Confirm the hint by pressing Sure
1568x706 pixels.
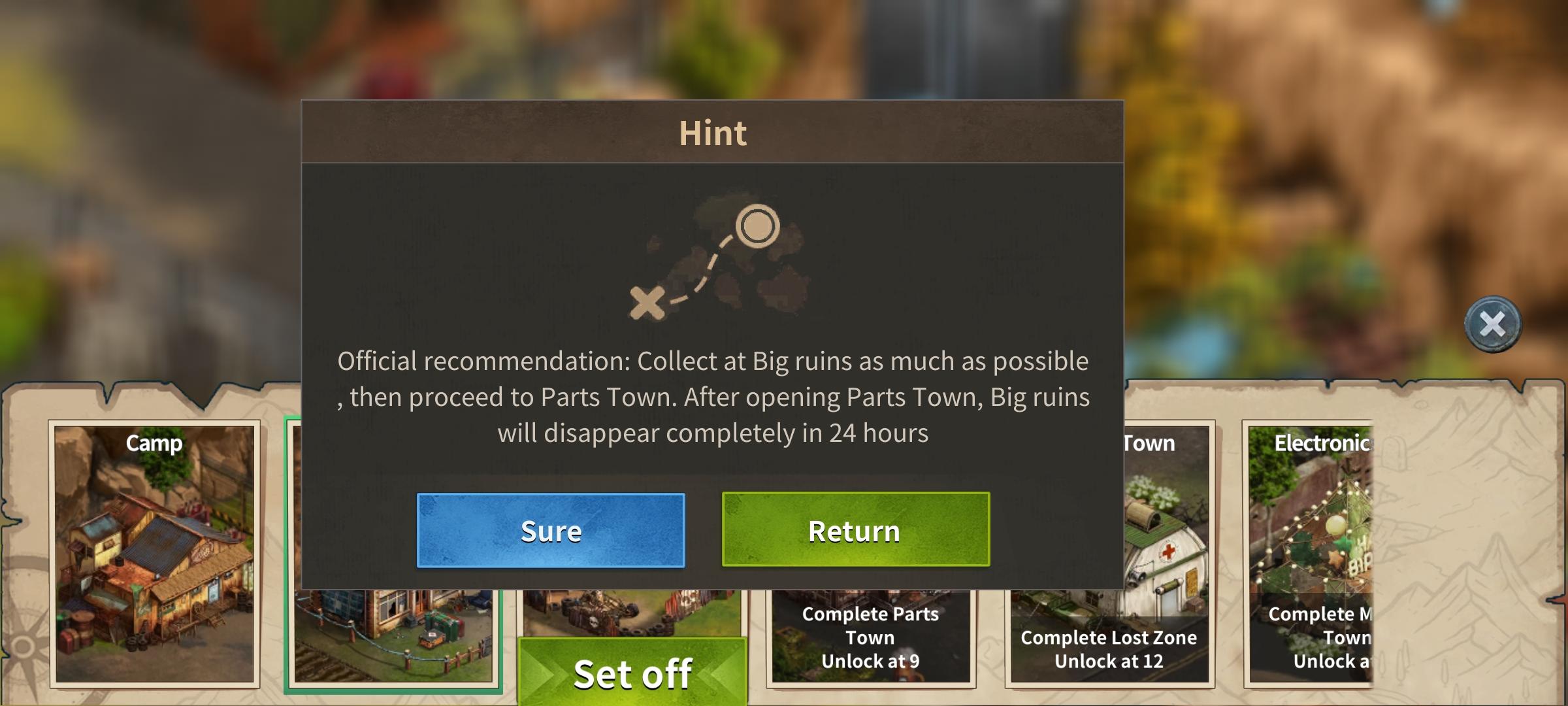coord(550,531)
